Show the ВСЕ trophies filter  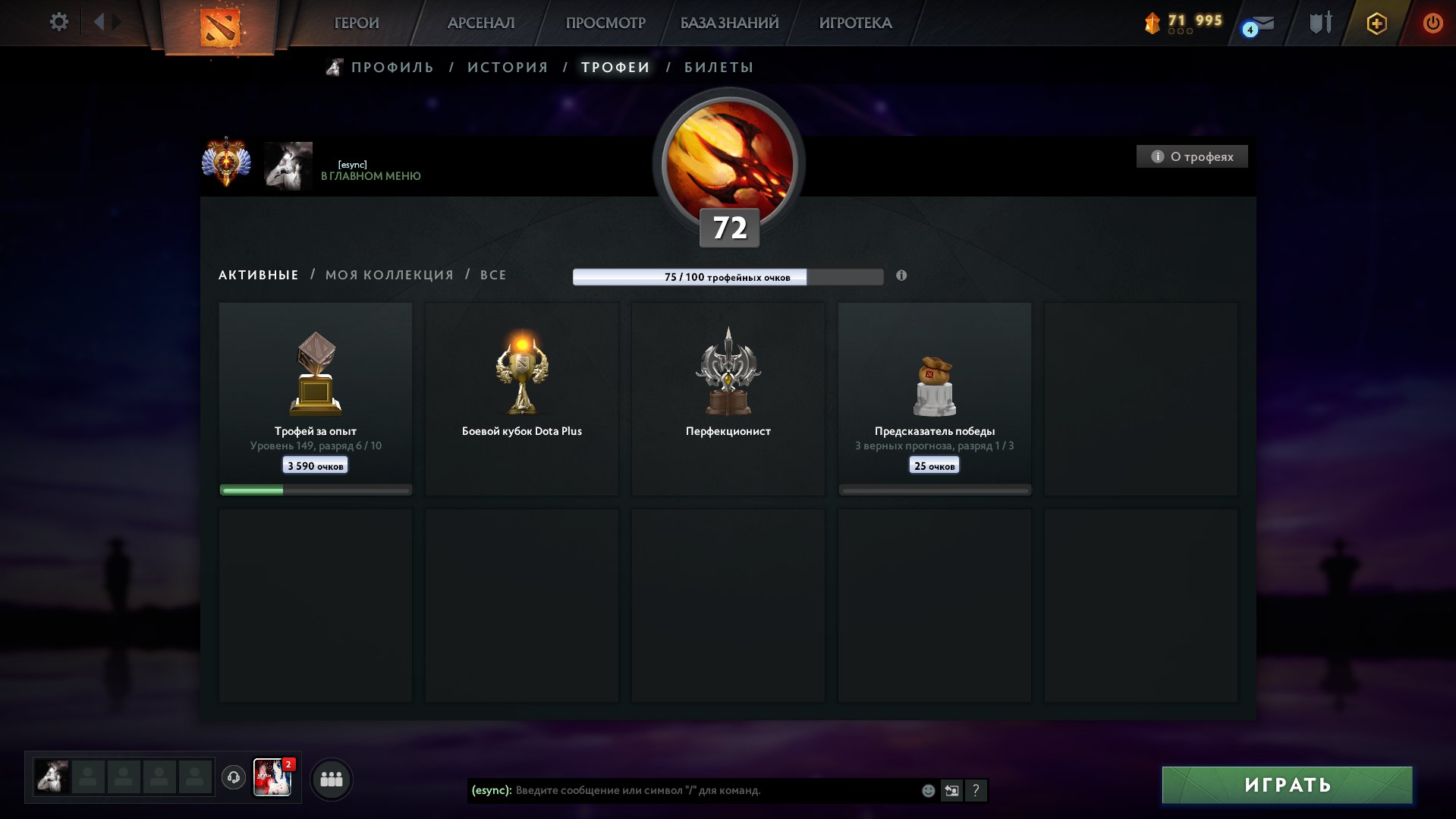coord(493,275)
